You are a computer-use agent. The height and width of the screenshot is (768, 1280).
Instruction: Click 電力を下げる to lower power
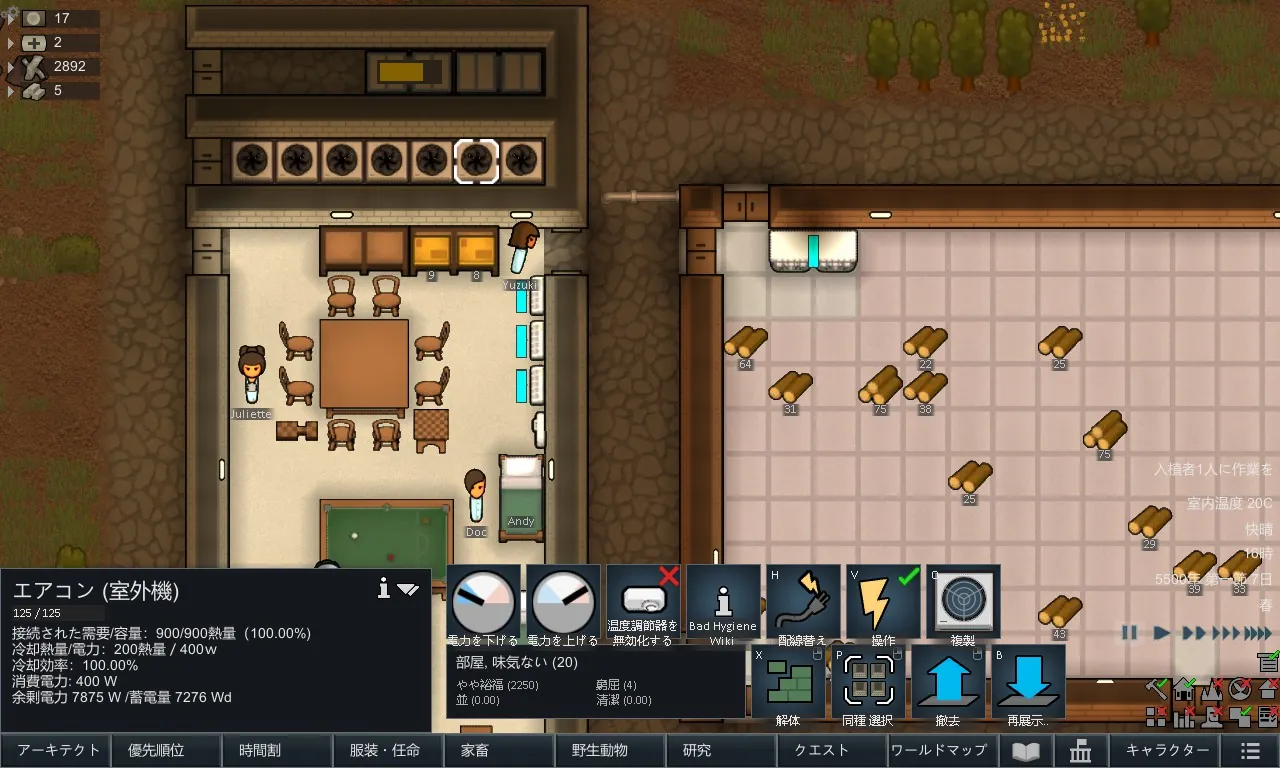[483, 603]
